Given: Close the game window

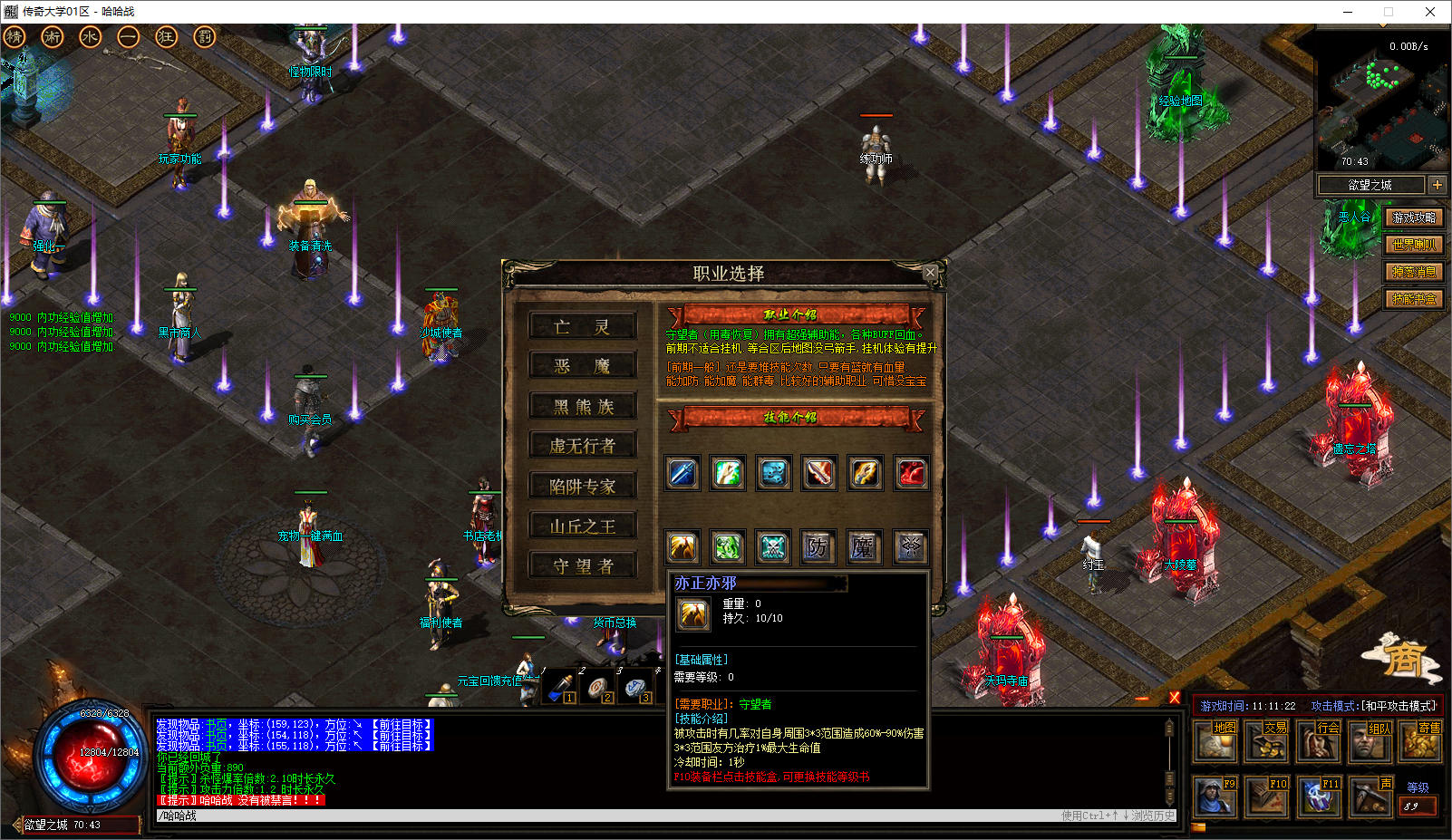Looking at the screenshot, I should tap(1430, 12).
